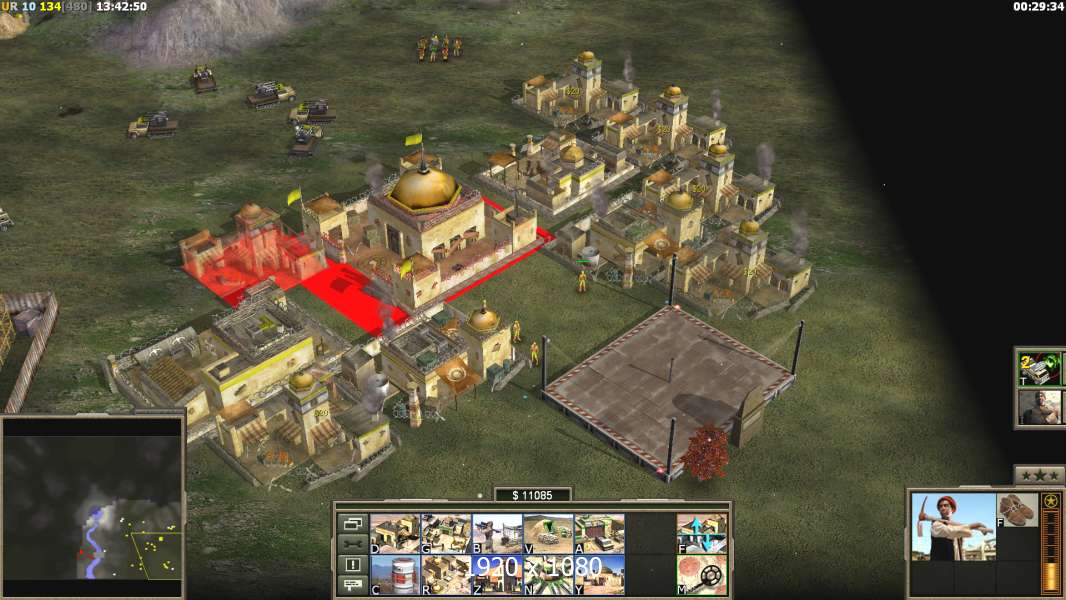Image resolution: width=1066 pixels, height=600 pixels.
Task: Open the chat message sidebar button
Action: pyautogui.click(x=352, y=585)
